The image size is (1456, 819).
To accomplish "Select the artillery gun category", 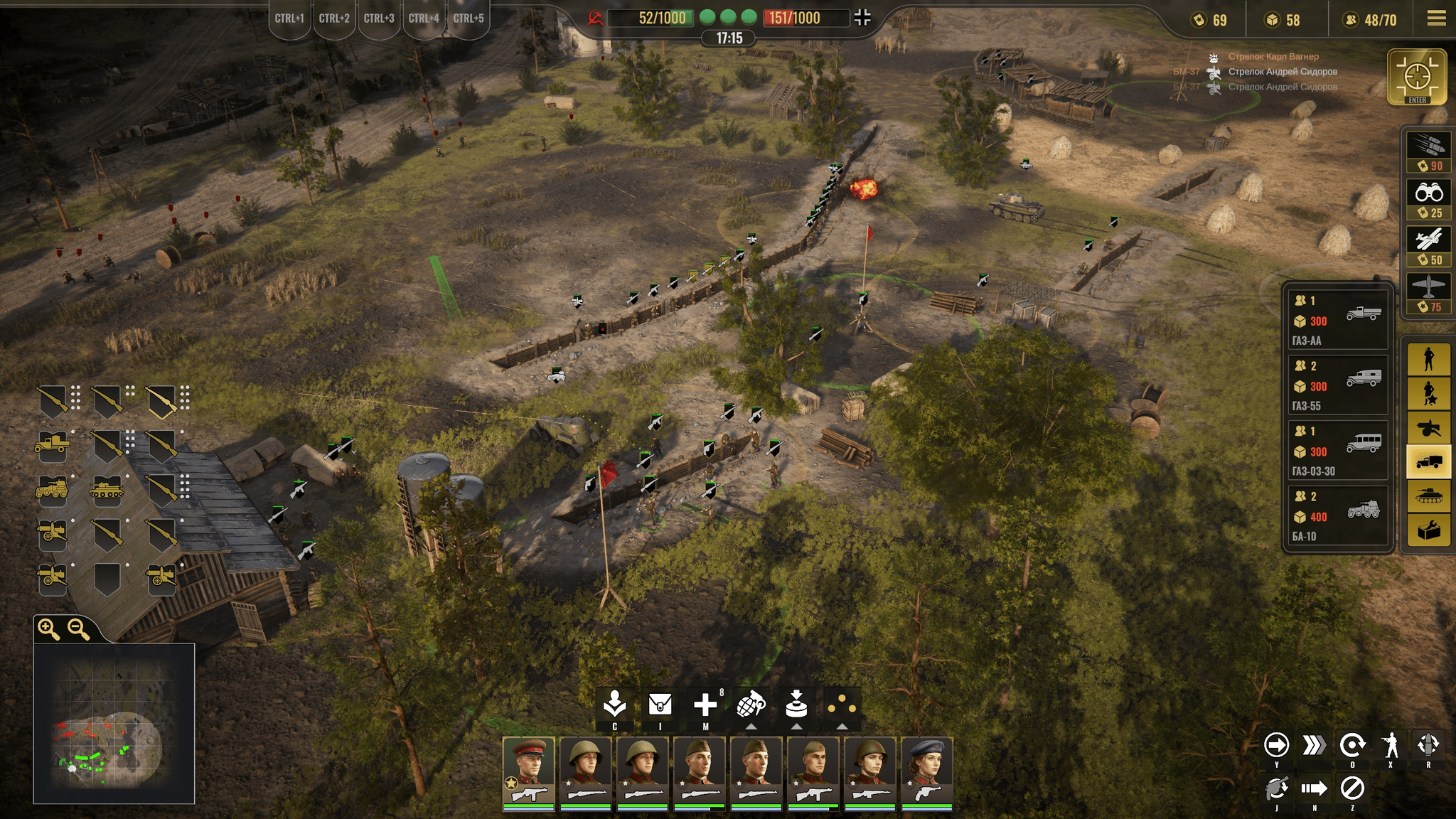I will [1428, 427].
